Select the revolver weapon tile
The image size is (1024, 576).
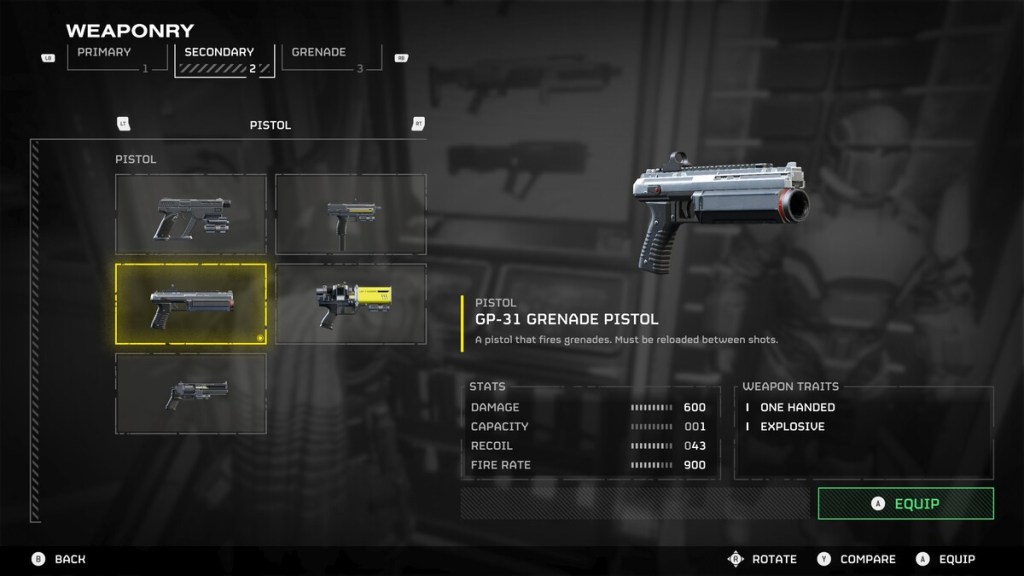(191, 393)
